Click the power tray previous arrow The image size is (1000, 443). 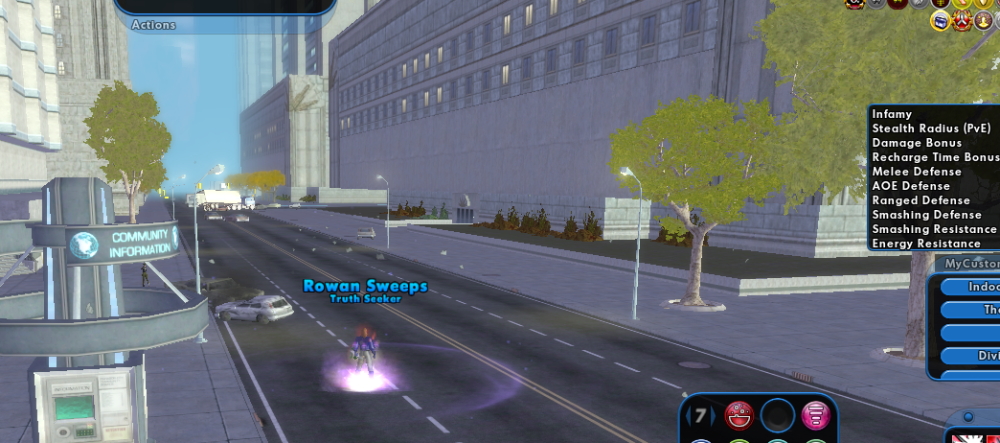point(688,414)
